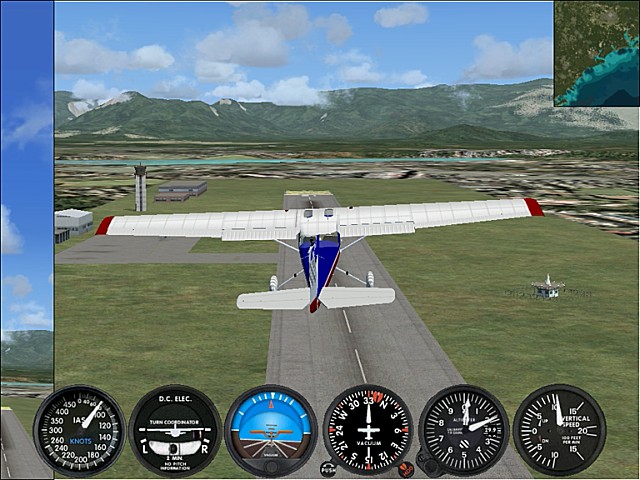Select the turn coordinator instrument
Image resolution: width=640 pixels, height=480 pixels.
(175, 430)
